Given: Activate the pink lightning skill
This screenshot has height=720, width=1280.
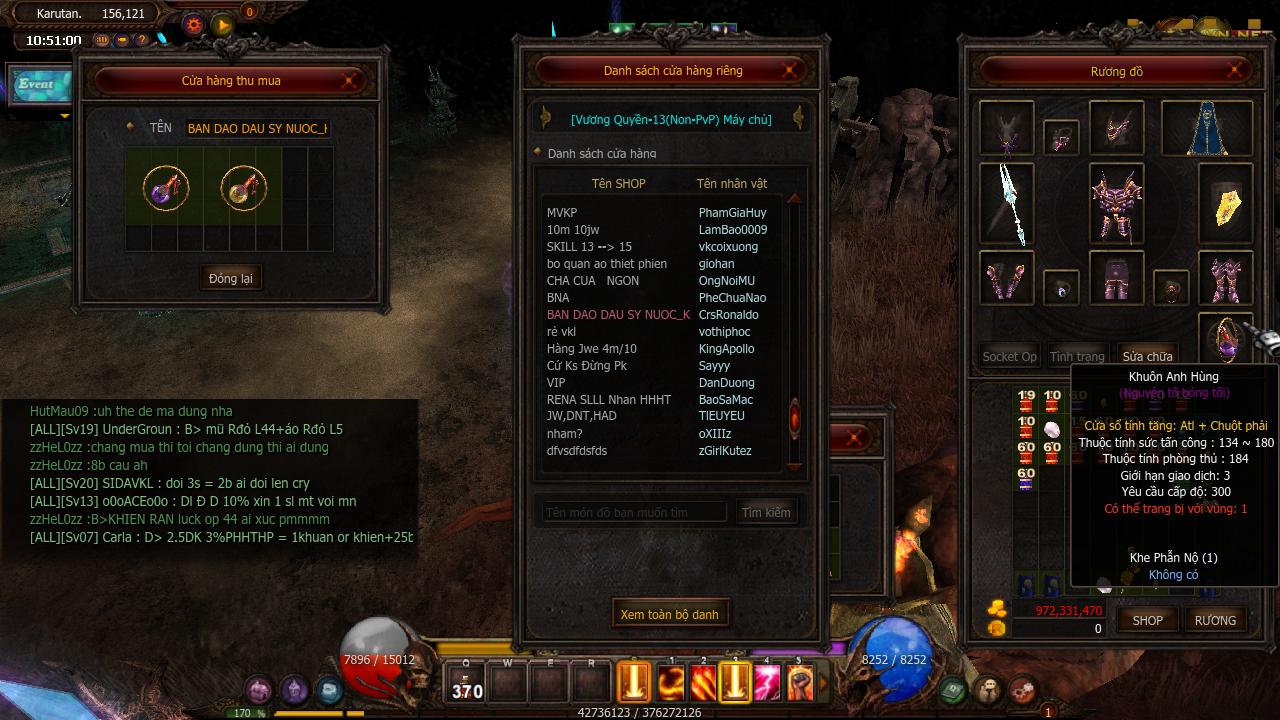Looking at the screenshot, I should click(767, 683).
